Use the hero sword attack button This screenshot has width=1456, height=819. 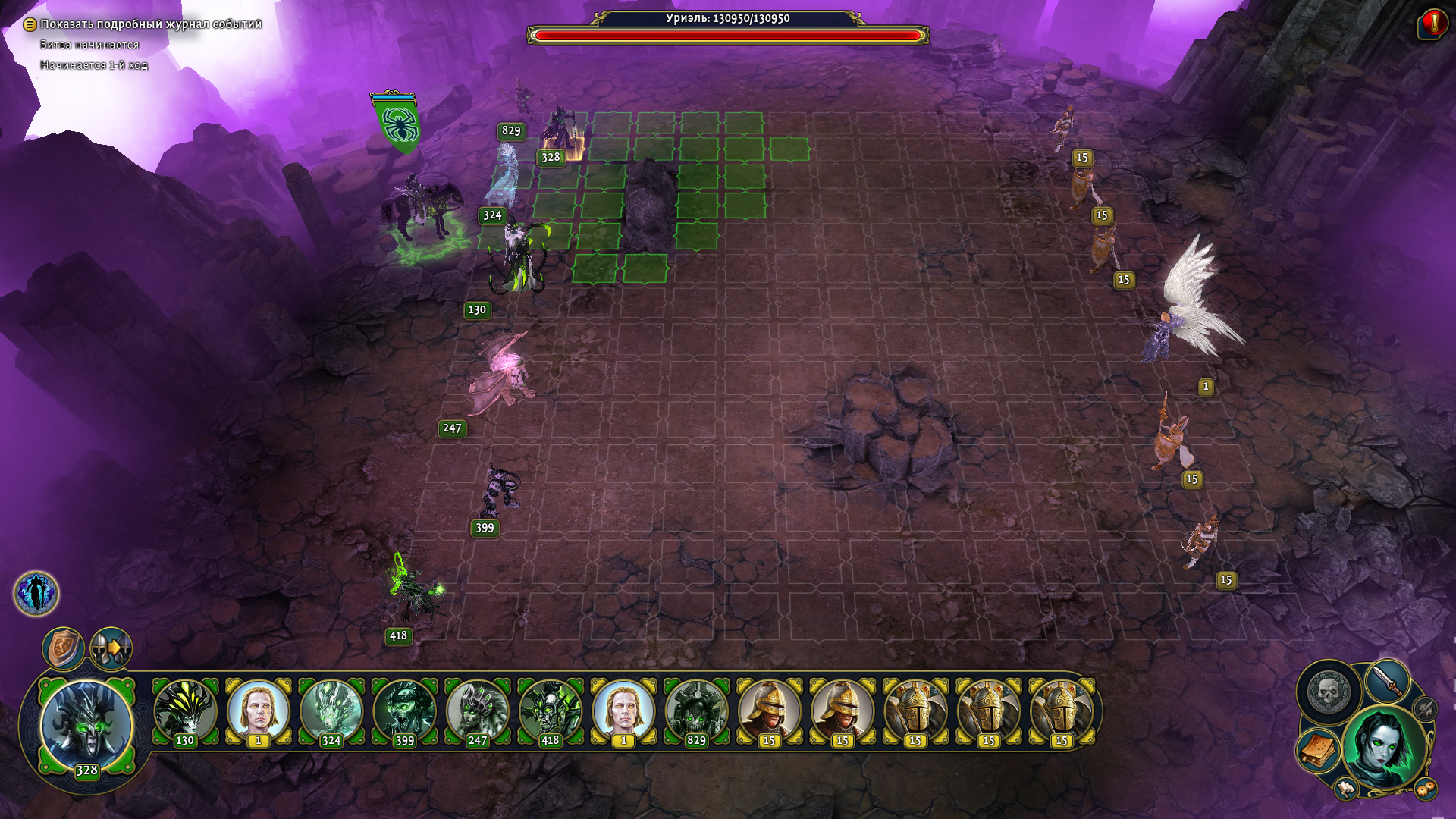pyautogui.click(x=1387, y=681)
